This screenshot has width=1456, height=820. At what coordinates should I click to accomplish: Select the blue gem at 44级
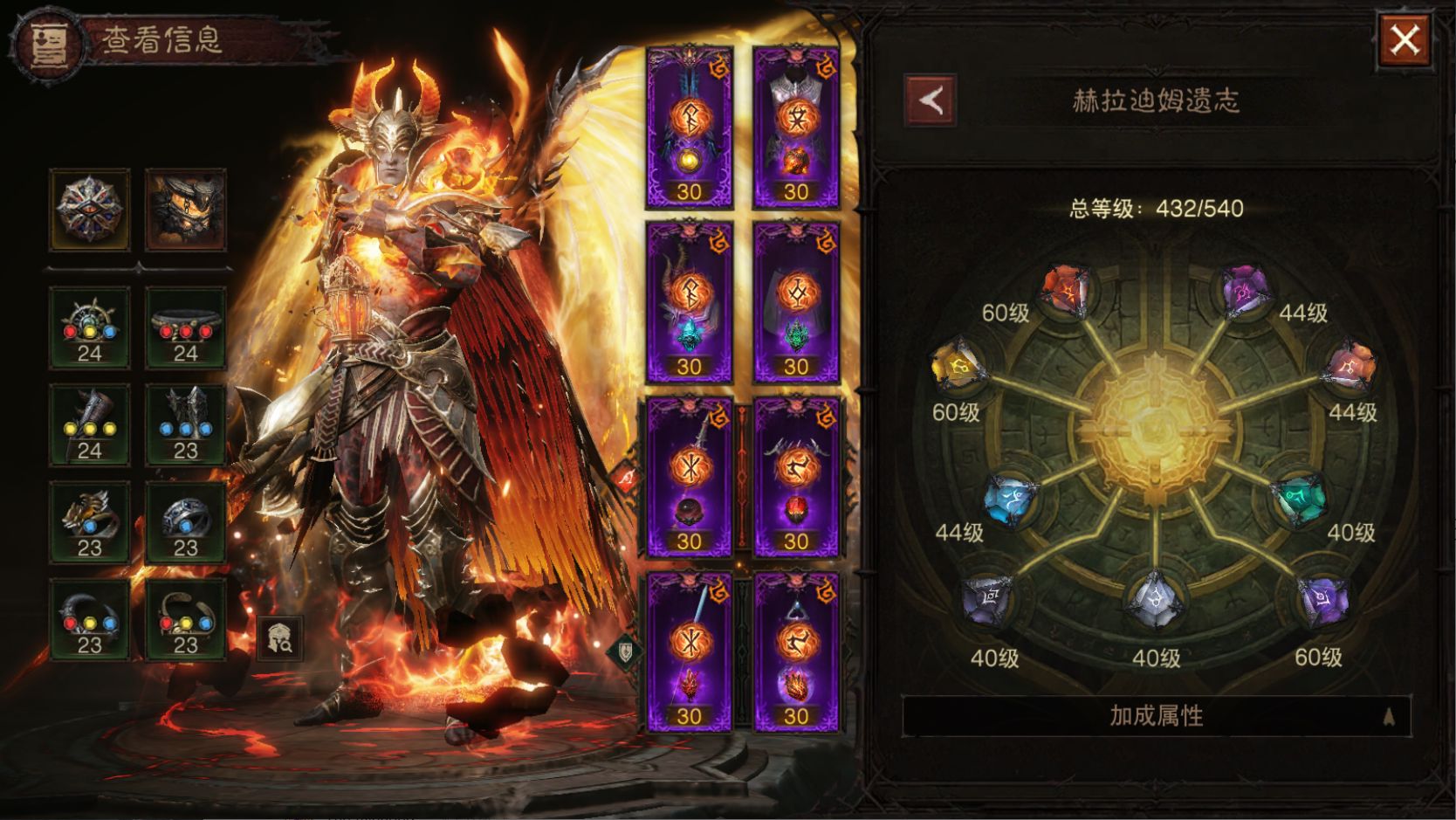(1010, 500)
